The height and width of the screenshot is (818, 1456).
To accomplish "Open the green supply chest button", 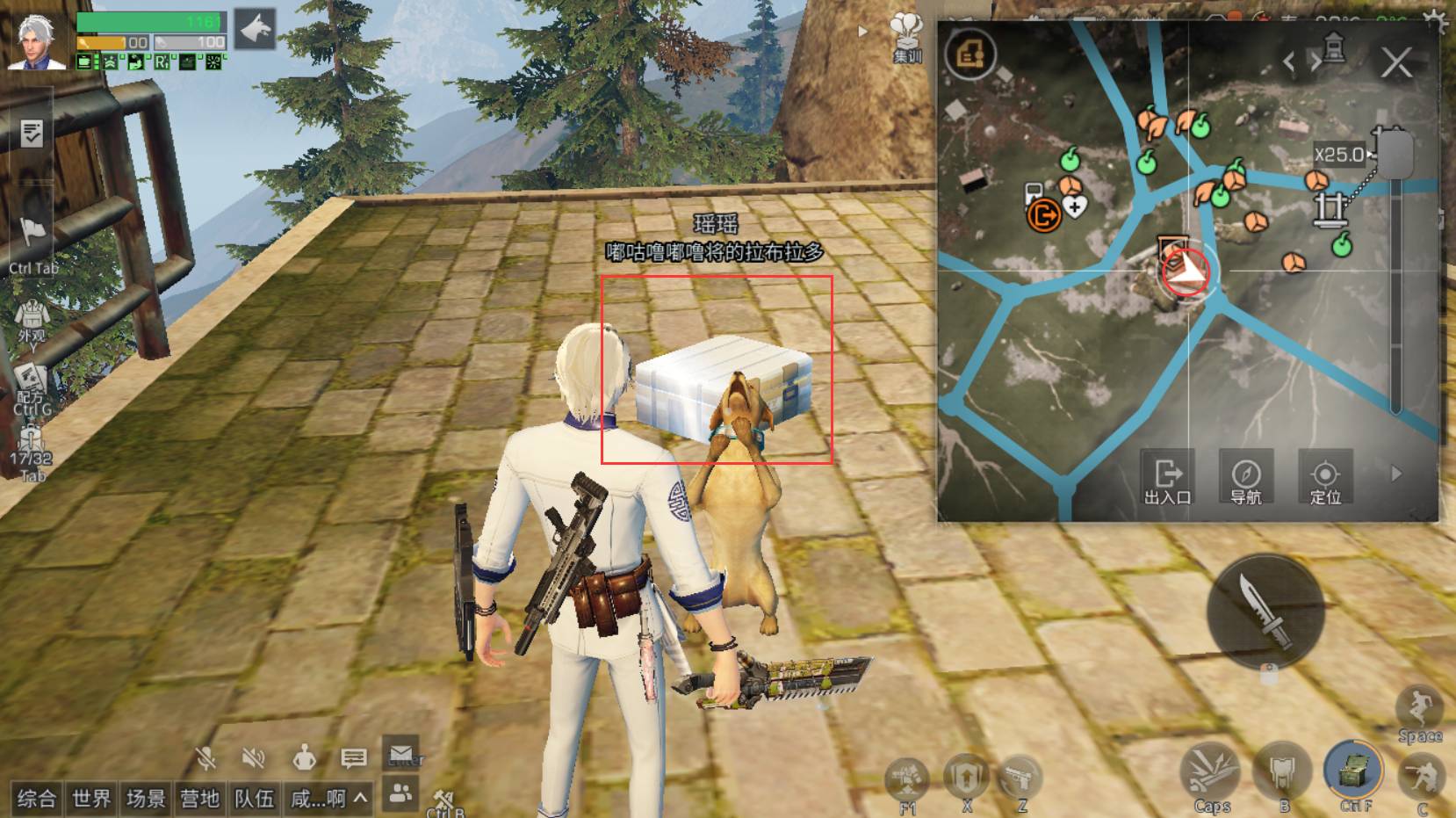I will (1352, 771).
